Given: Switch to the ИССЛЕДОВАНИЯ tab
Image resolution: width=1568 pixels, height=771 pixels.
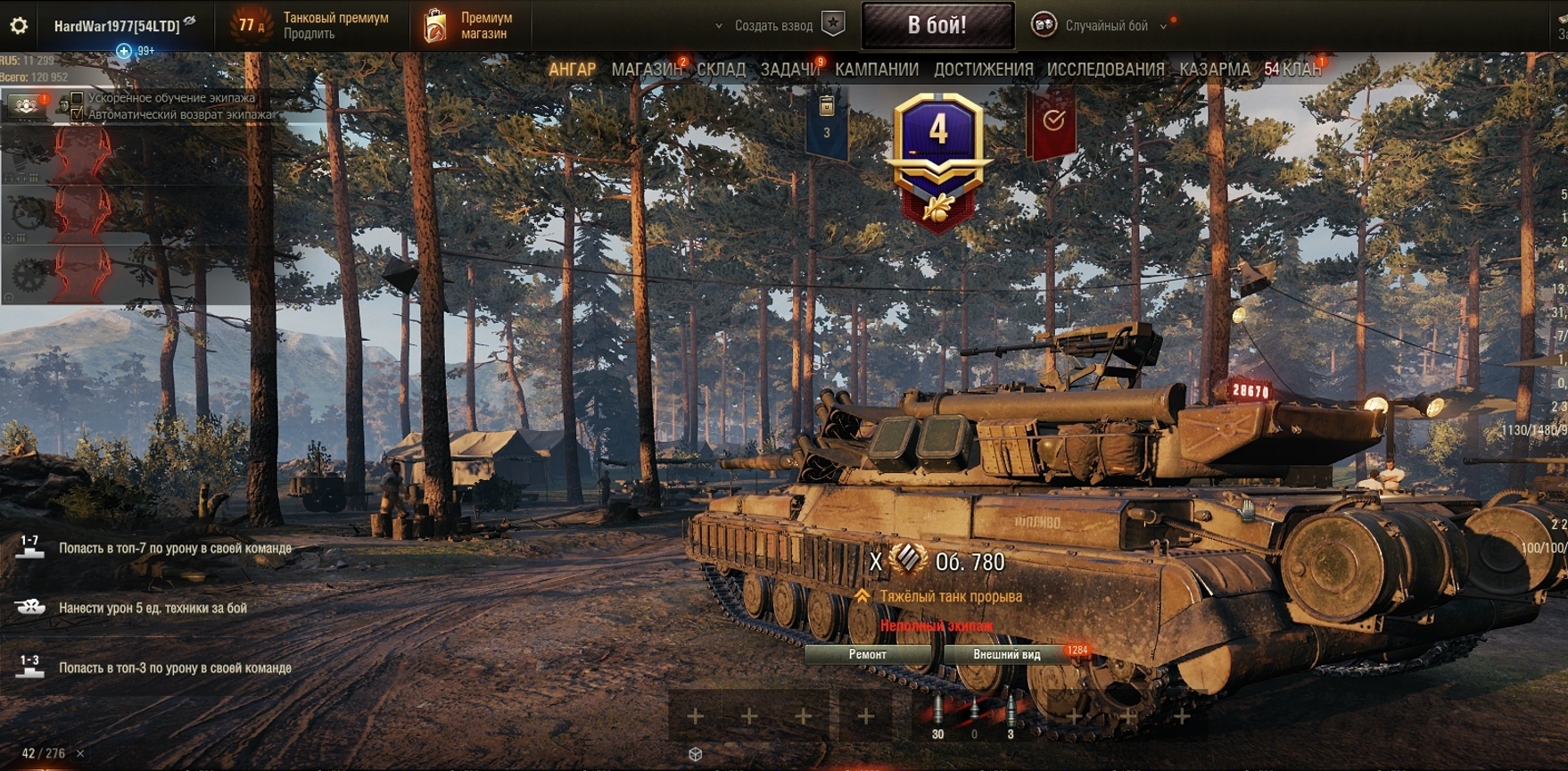Looking at the screenshot, I should (1105, 70).
